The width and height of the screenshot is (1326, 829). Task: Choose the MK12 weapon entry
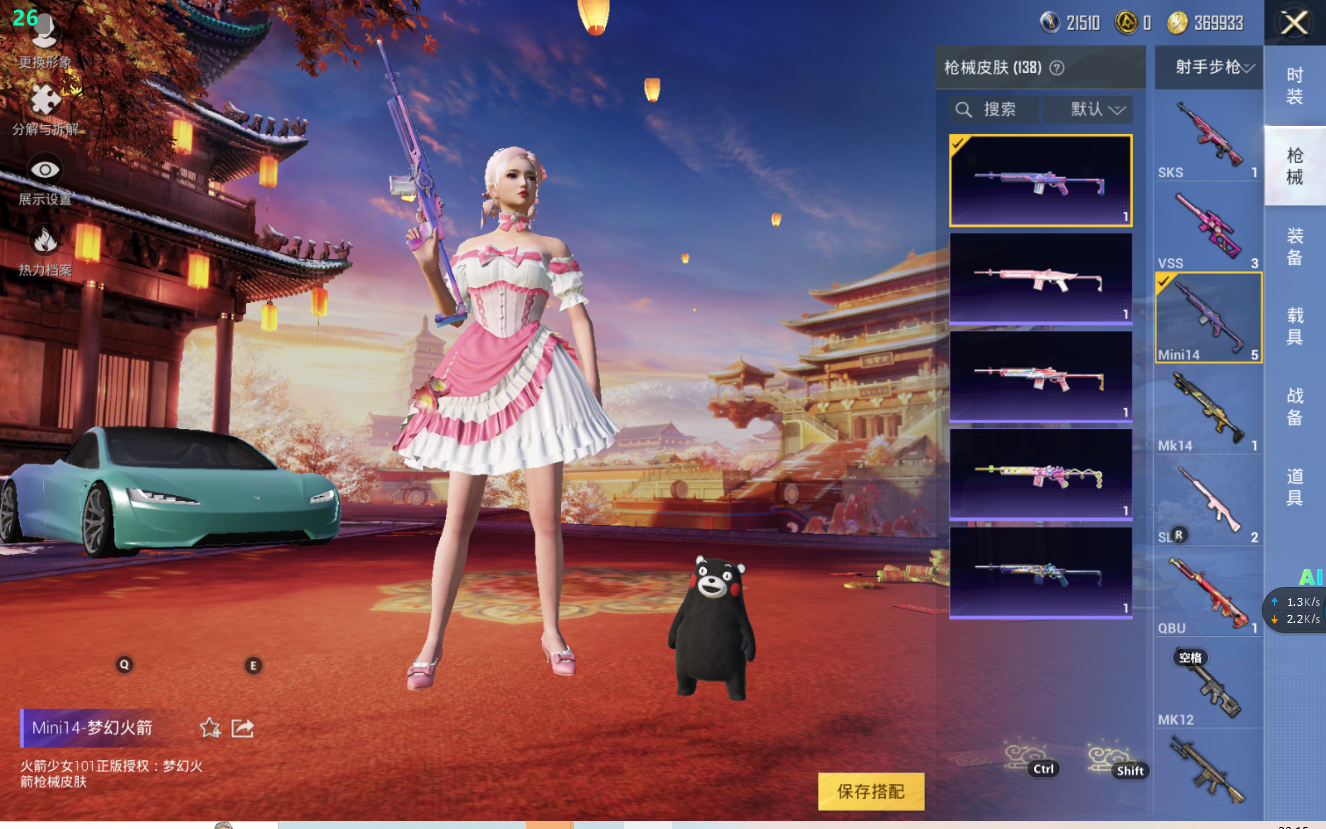(x=1208, y=685)
